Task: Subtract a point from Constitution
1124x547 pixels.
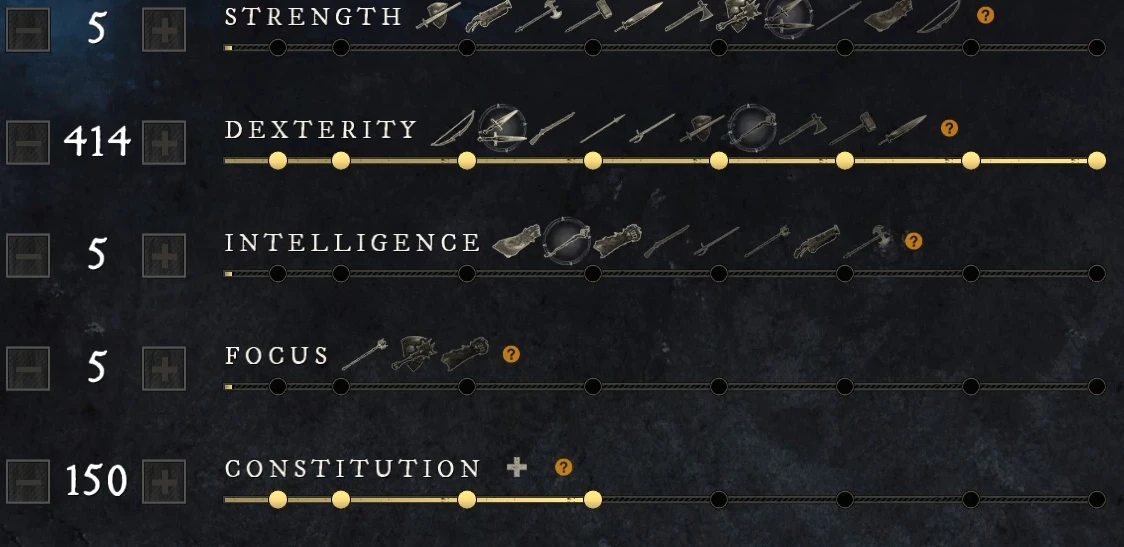Action: (28, 481)
